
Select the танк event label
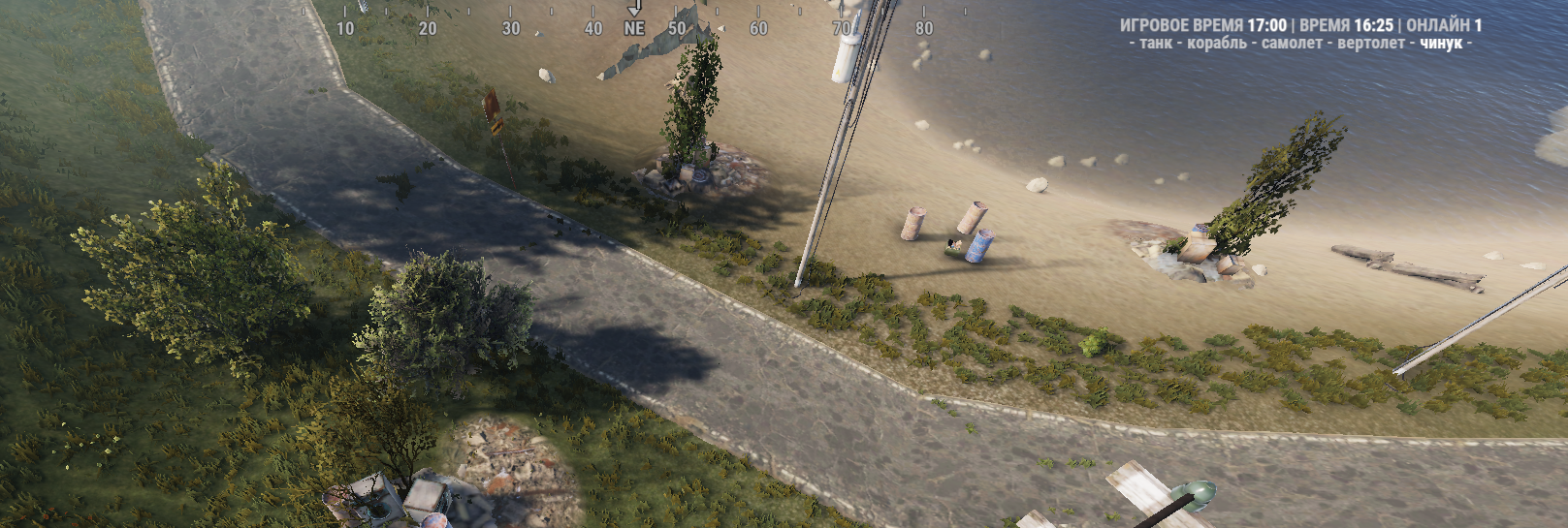click(1156, 44)
